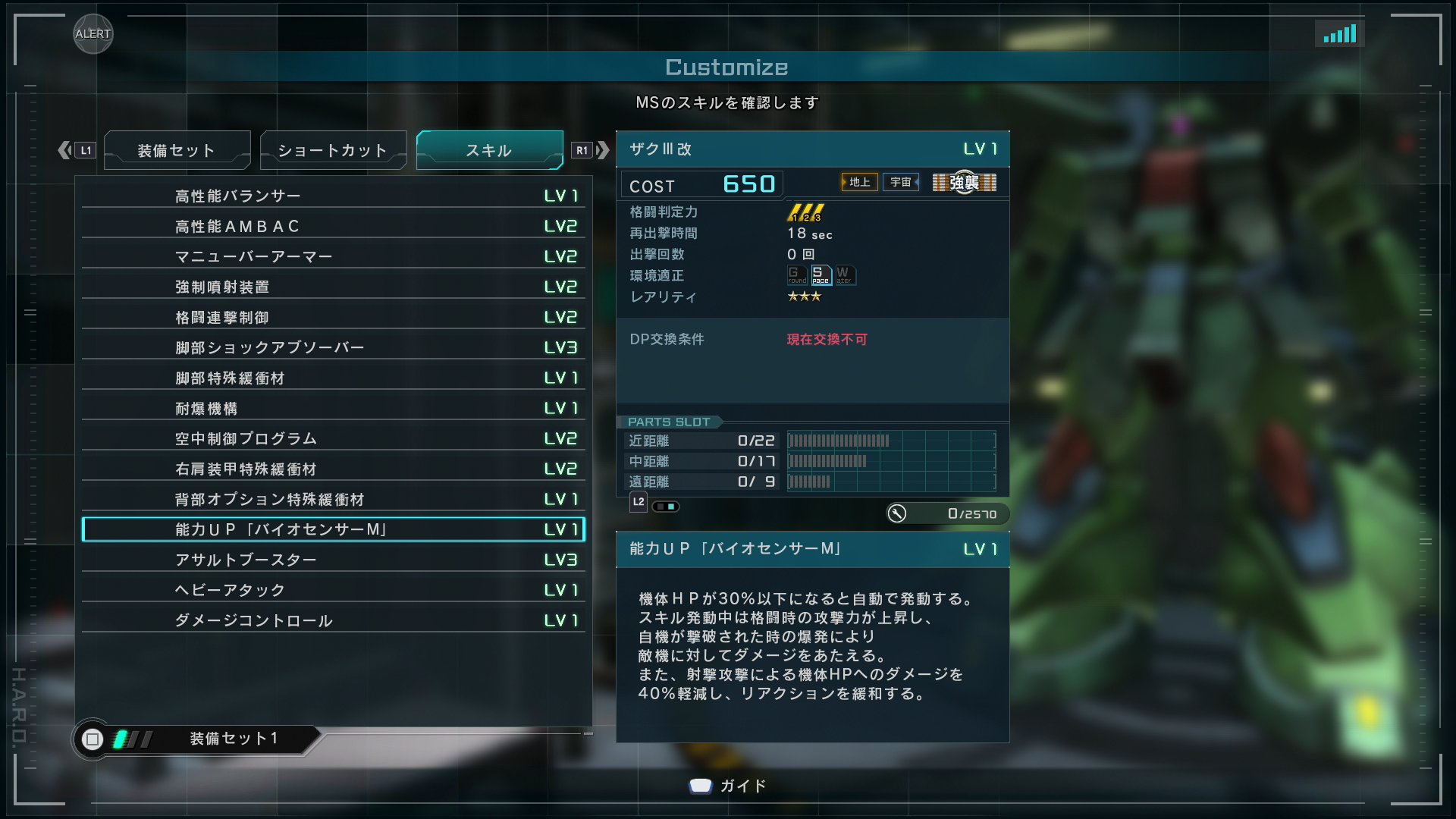
Task: Open the ガイド button at bottom
Action: click(726, 786)
